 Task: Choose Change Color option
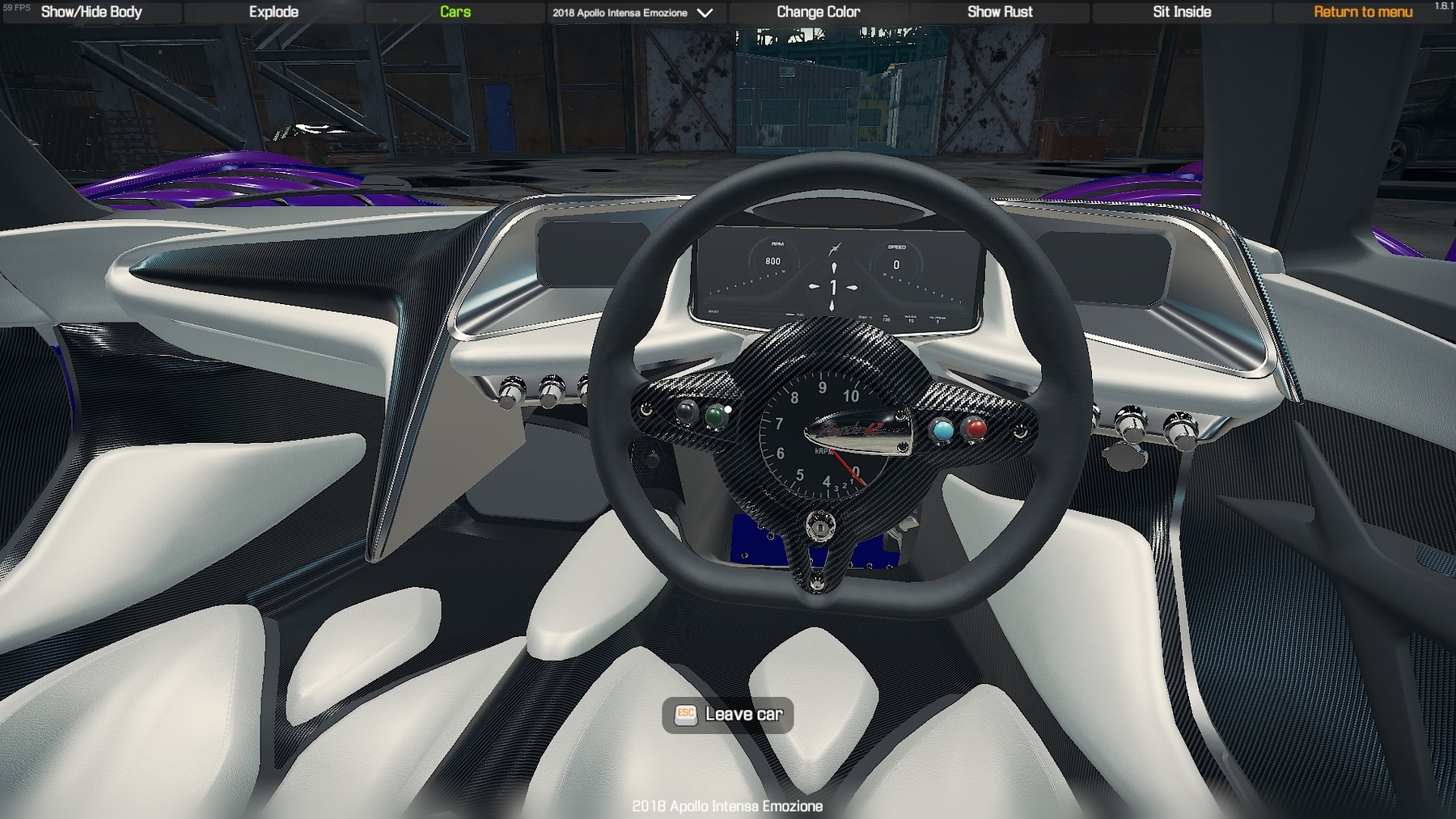coord(818,12)
